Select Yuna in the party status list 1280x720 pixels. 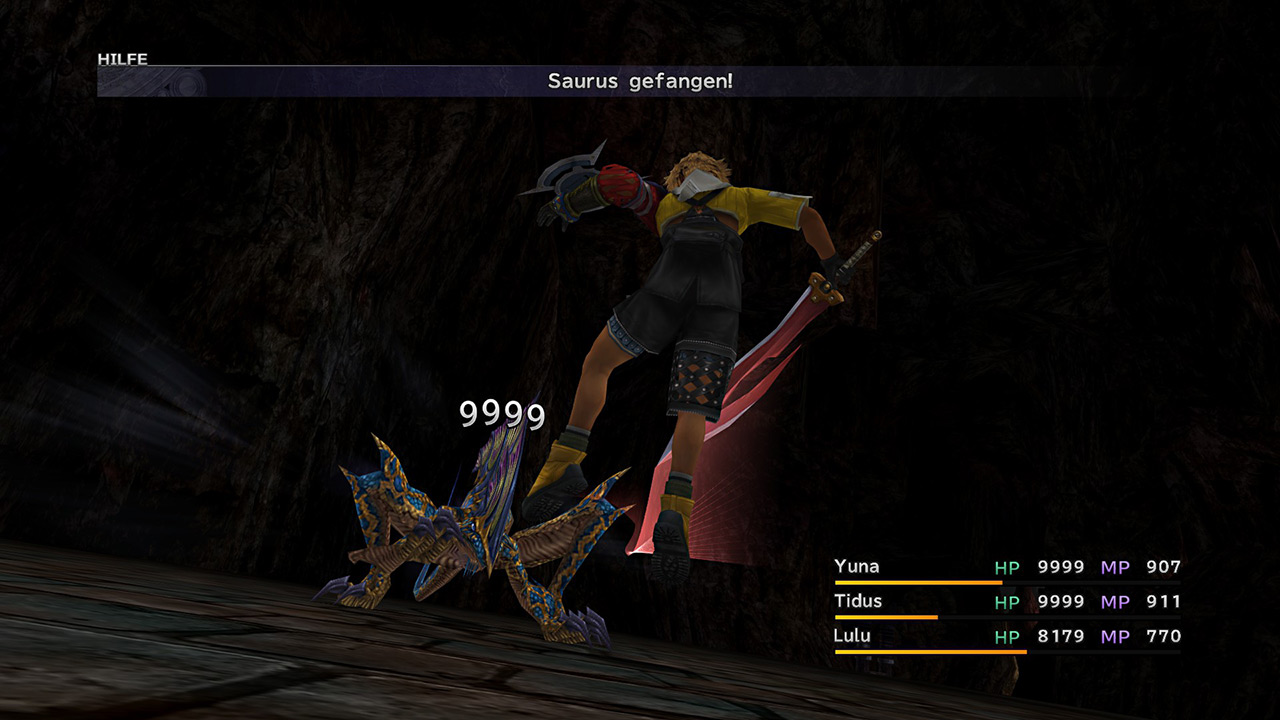coord(857,567)
